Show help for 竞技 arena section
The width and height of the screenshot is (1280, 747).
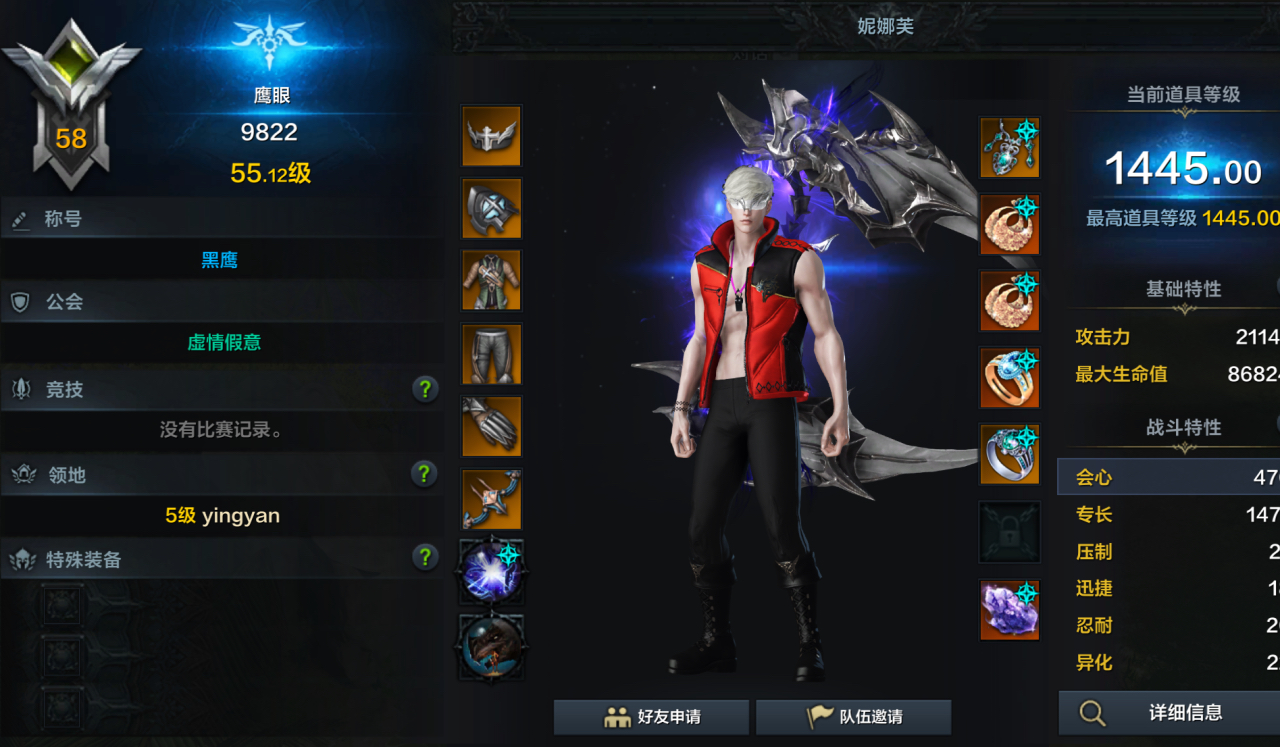[425, 389]
